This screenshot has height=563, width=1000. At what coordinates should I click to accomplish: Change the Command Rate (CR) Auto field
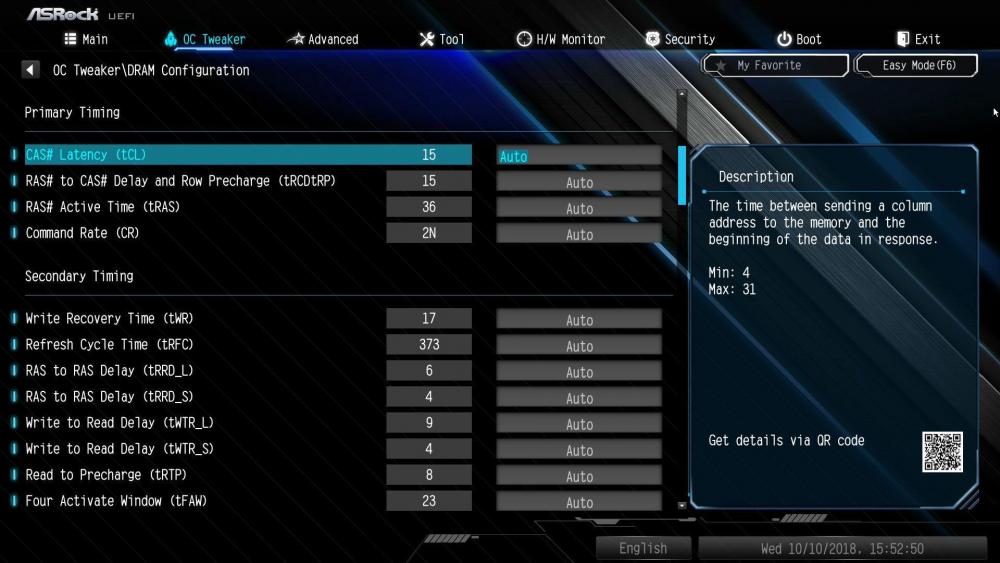(578, 234)
